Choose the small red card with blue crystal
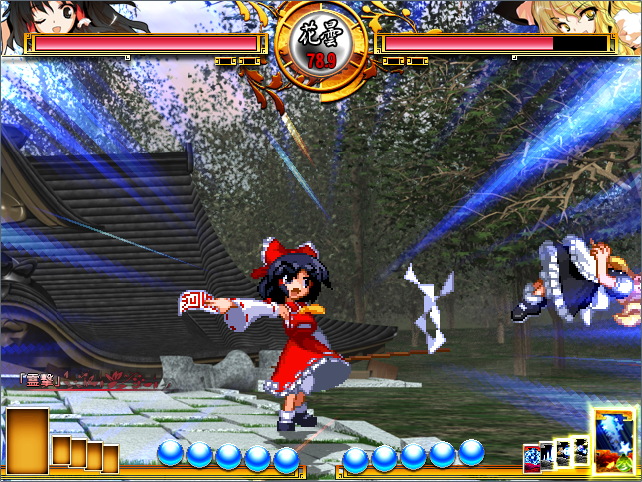The height and width of the screenshot is (482, 642). [x=531, y=458]
